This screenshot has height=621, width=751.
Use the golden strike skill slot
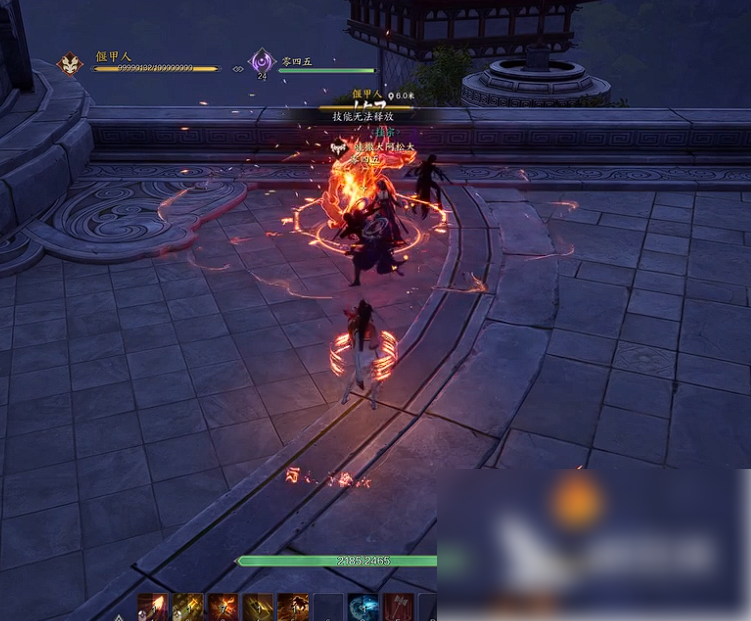coord(187,607)
